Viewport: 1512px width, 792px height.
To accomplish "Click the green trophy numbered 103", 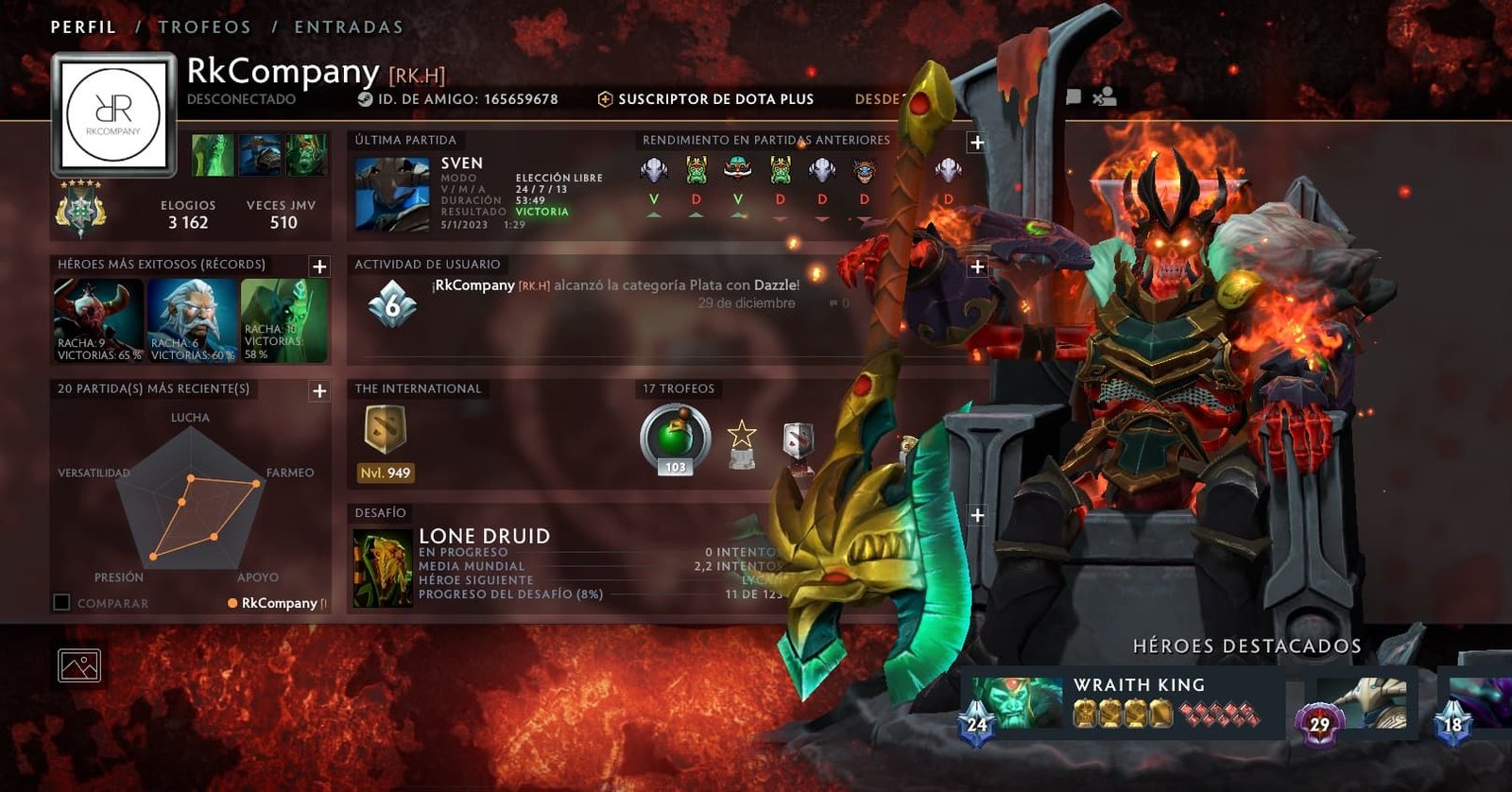I will click(x=675, y=439).
